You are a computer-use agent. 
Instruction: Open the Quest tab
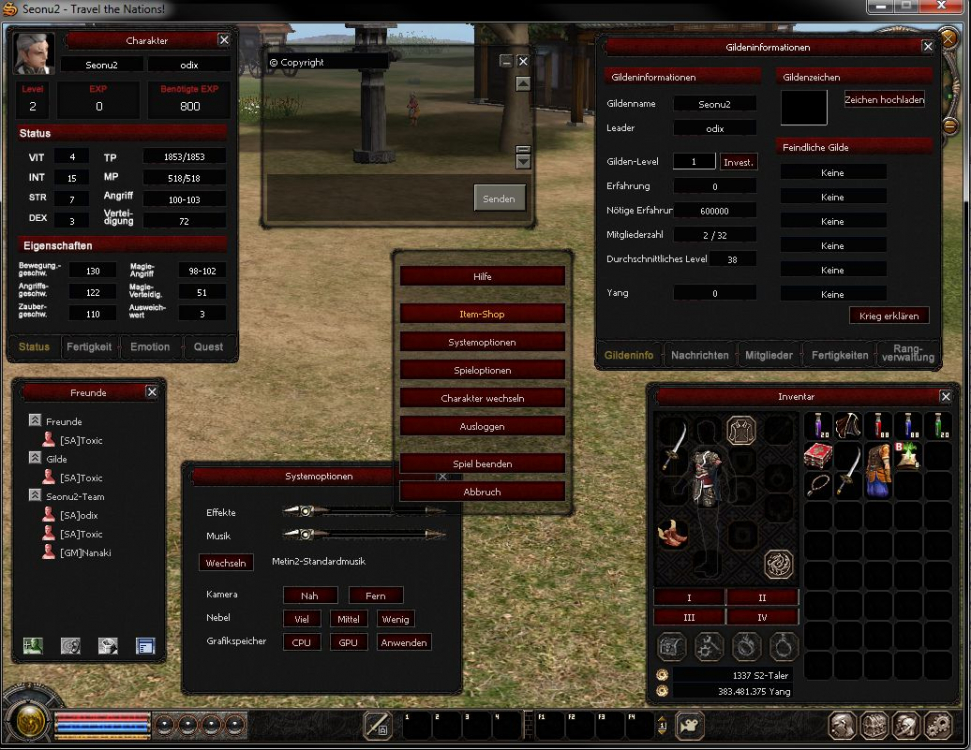[x=209, y=347]
